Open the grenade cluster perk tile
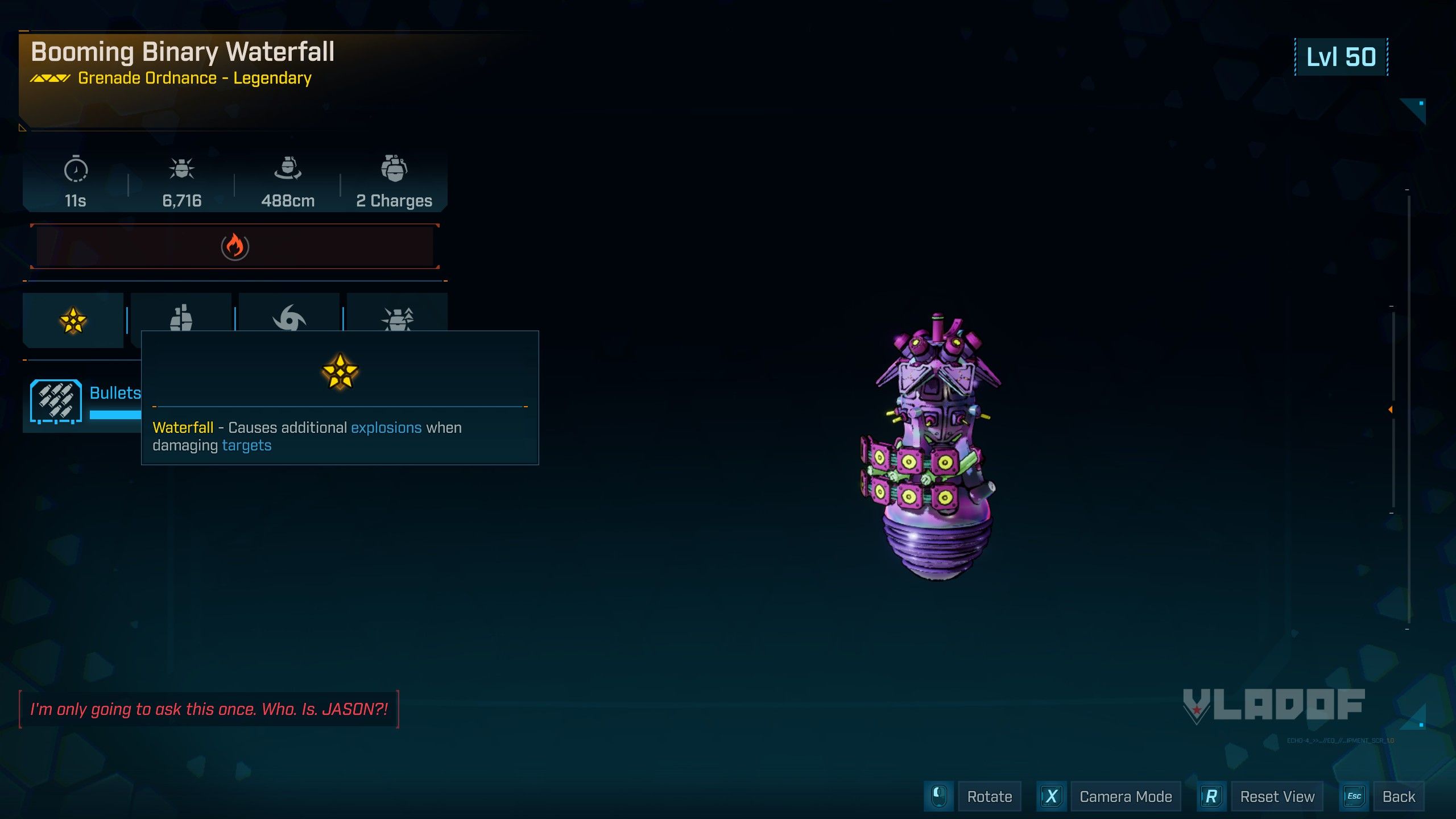This screenshot has height=819, width=1456. tap(181, 315)
